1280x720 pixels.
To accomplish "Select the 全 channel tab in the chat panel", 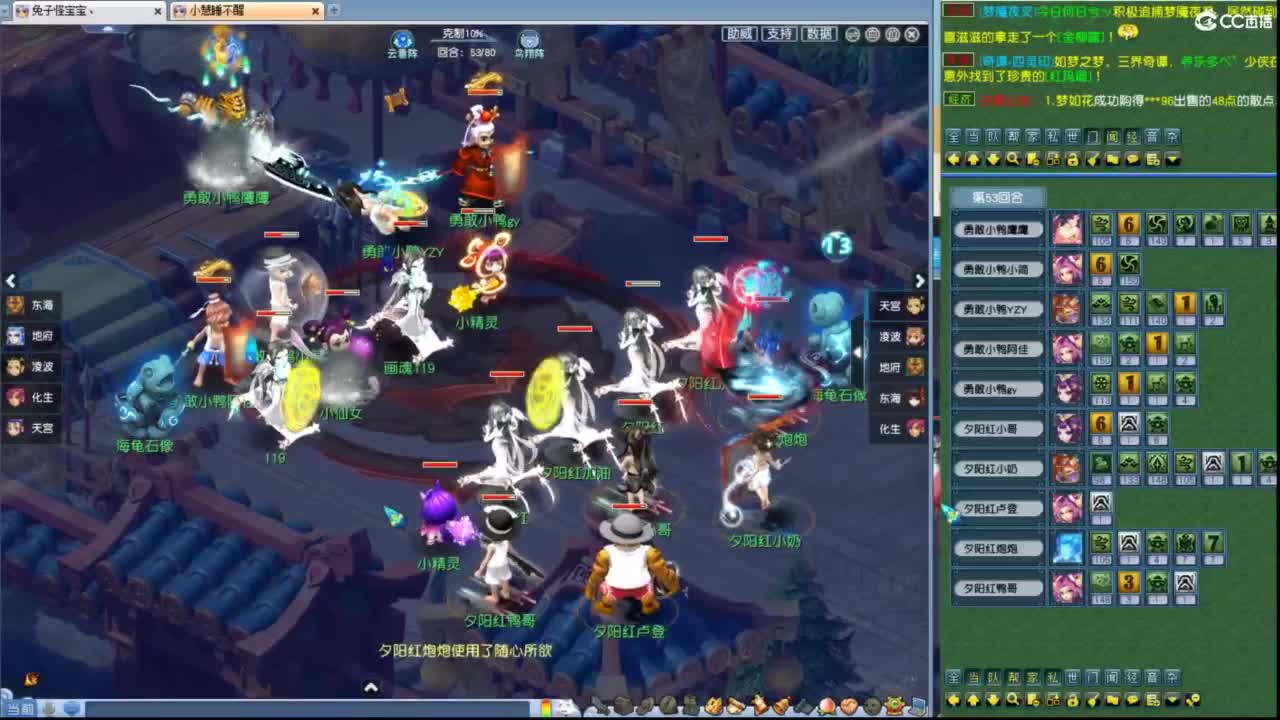I will (954, 139).
